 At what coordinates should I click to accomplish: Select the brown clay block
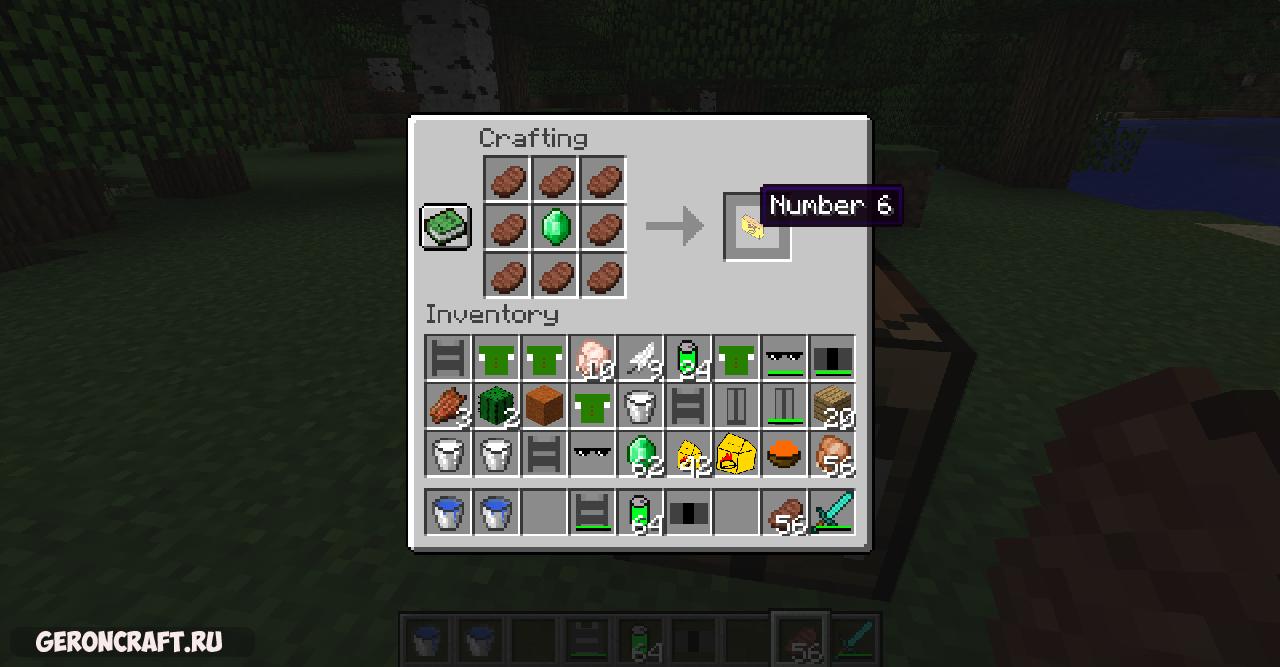pos(544,407)
